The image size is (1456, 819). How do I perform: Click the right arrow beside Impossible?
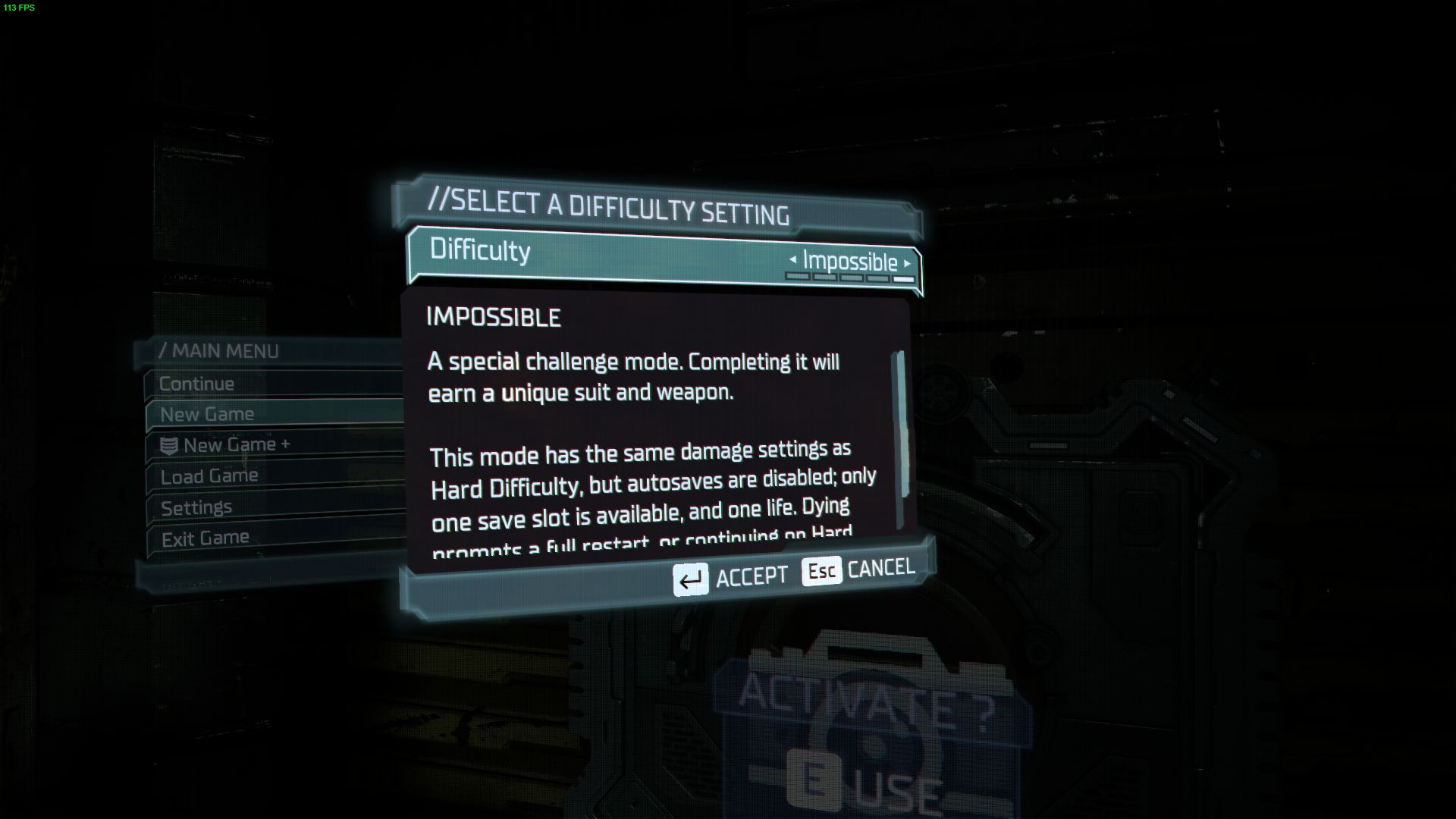pos(907,264)
